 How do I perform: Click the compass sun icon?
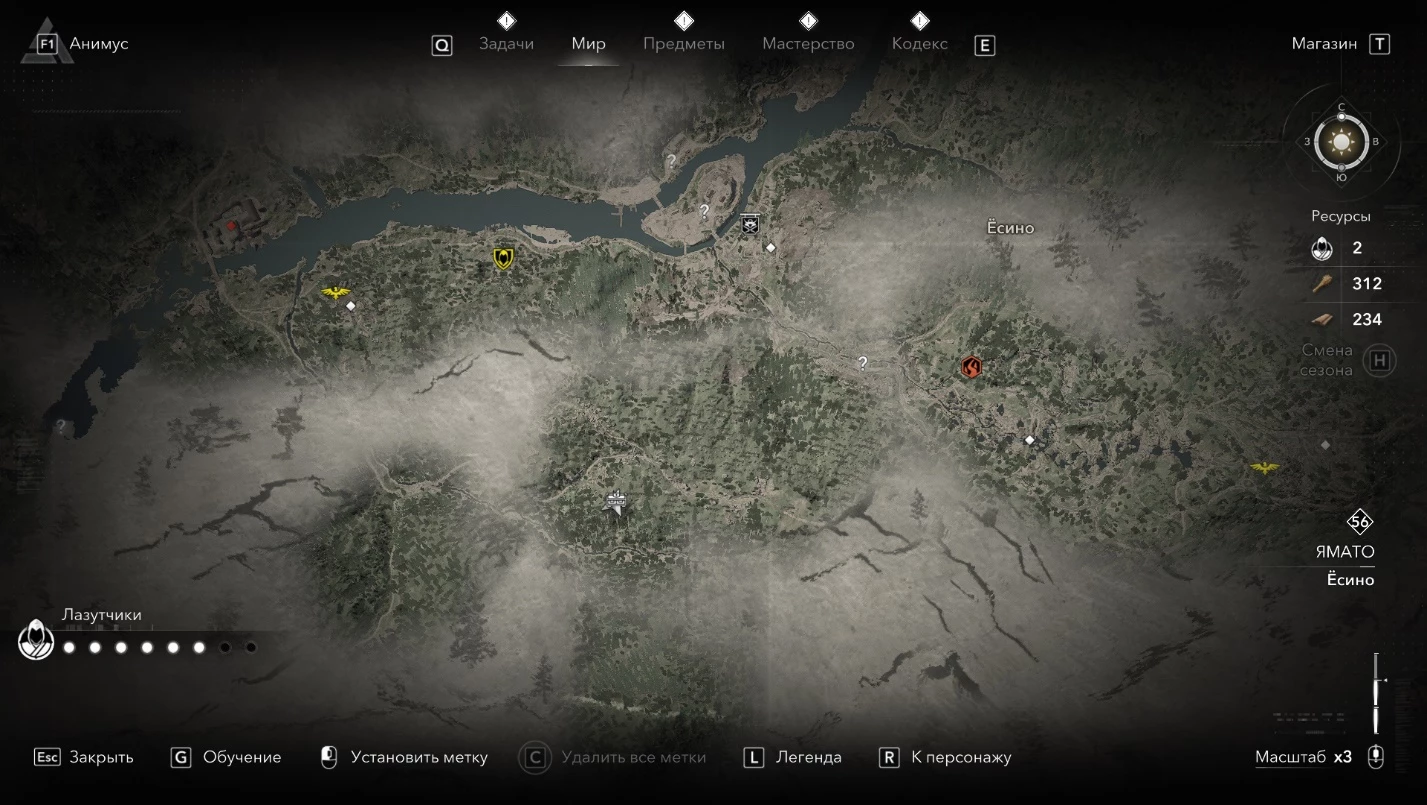pyautogui.click(x=1340, y=142)
